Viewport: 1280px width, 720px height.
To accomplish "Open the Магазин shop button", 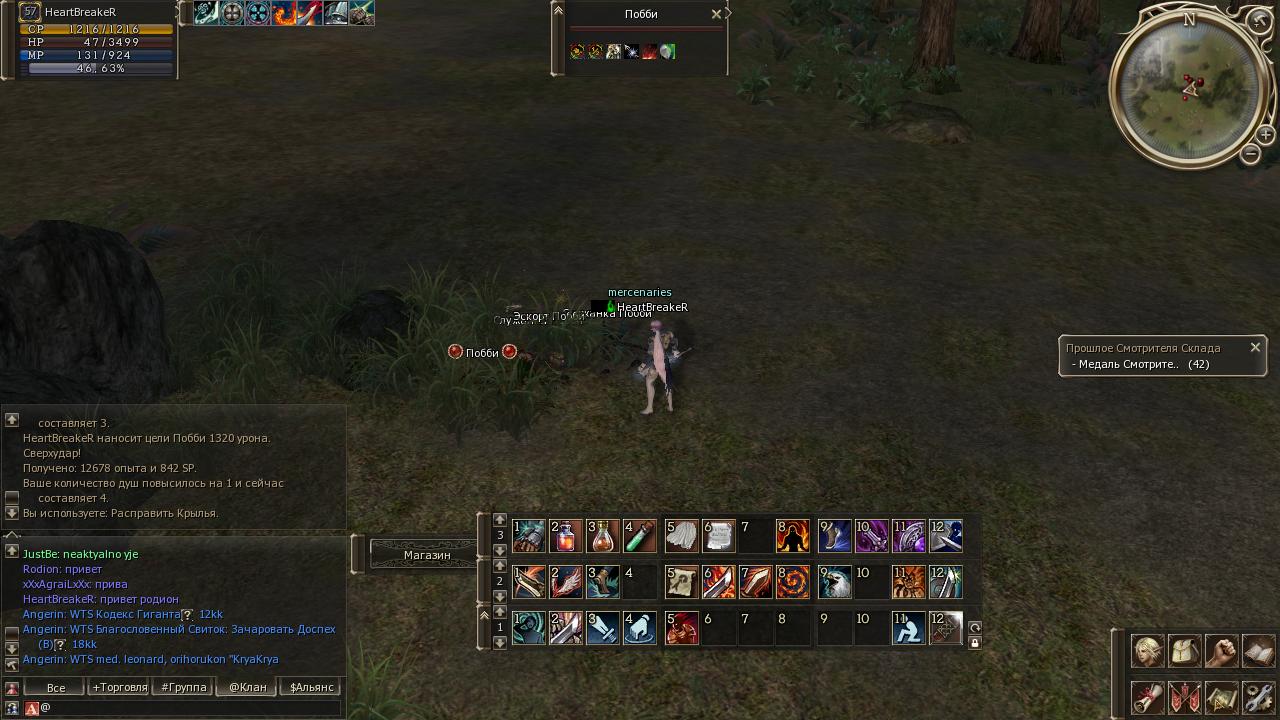I will pos(427,554).
